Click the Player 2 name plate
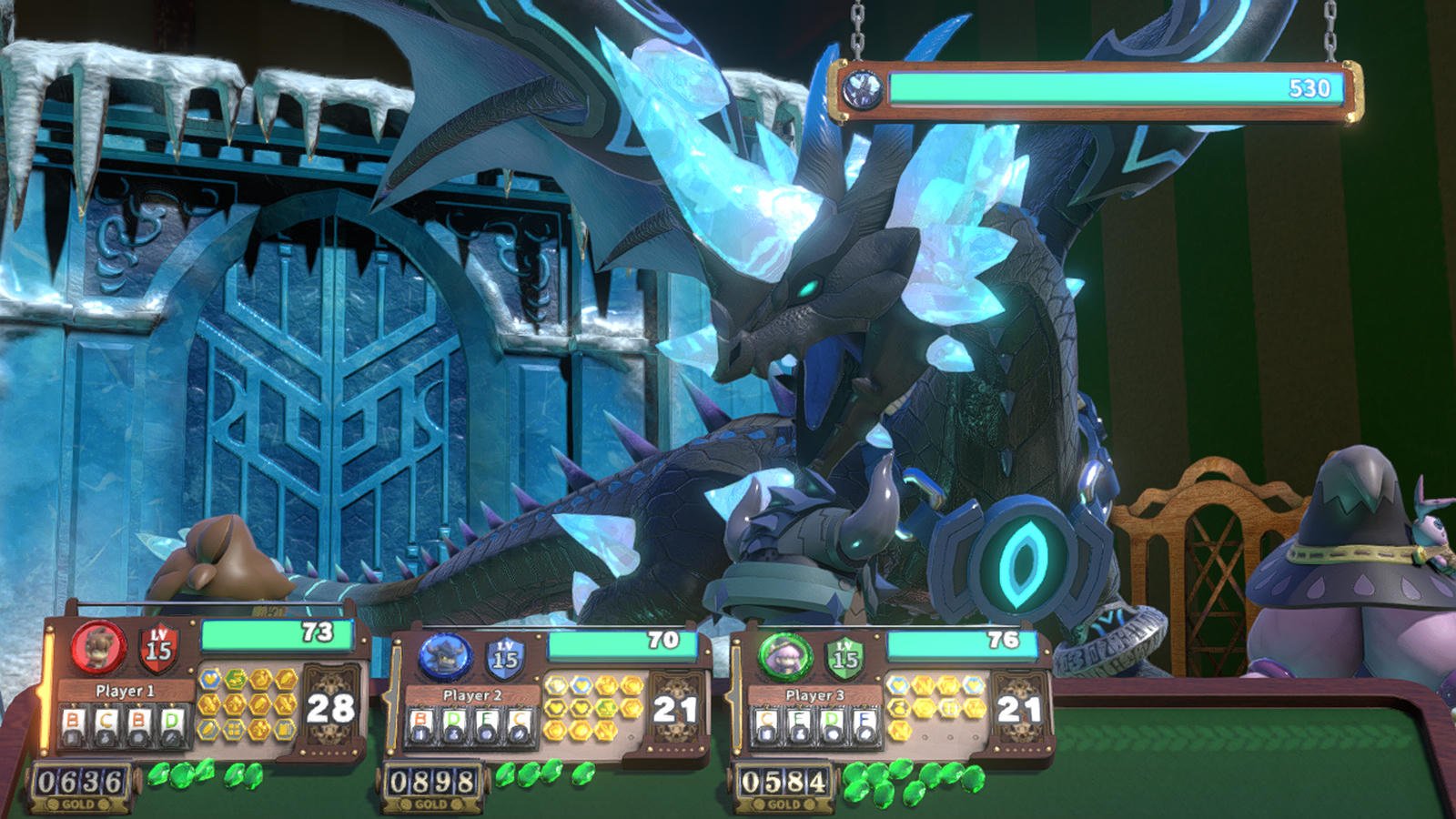The width and height of the screenshot is (1456, 819). (x=471, y=695)
